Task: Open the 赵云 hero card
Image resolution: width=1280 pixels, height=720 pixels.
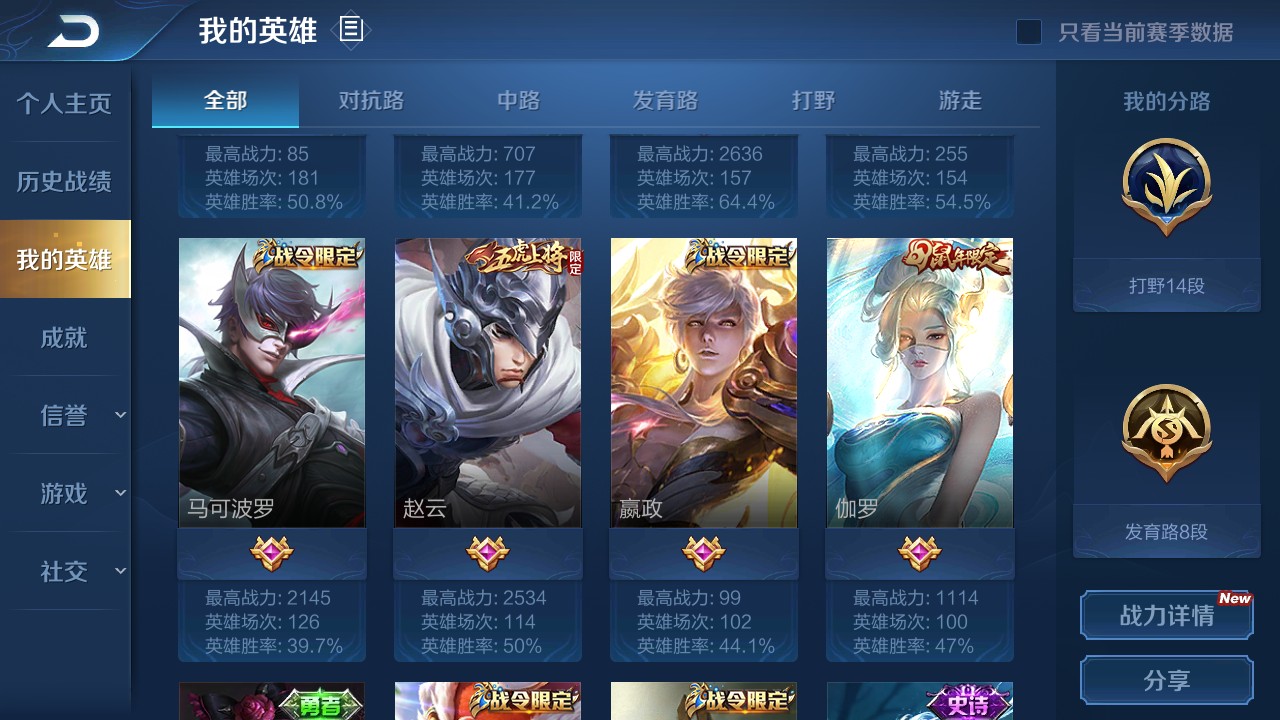Action: [x=487, y=382]
